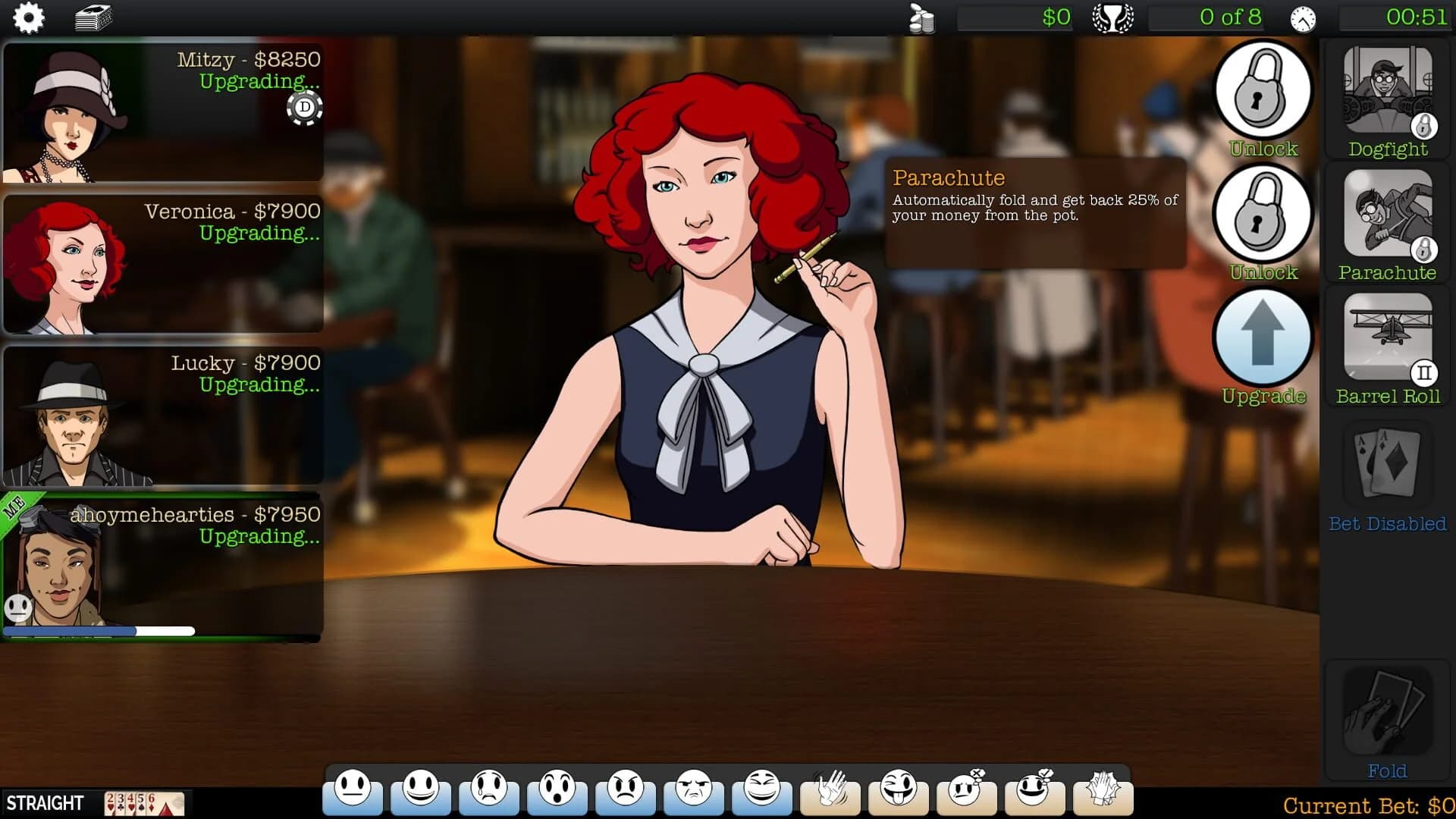Send the waving hand emote
Screen dimensions: 1456x819
pyautogui.click(x=832, y=794)
